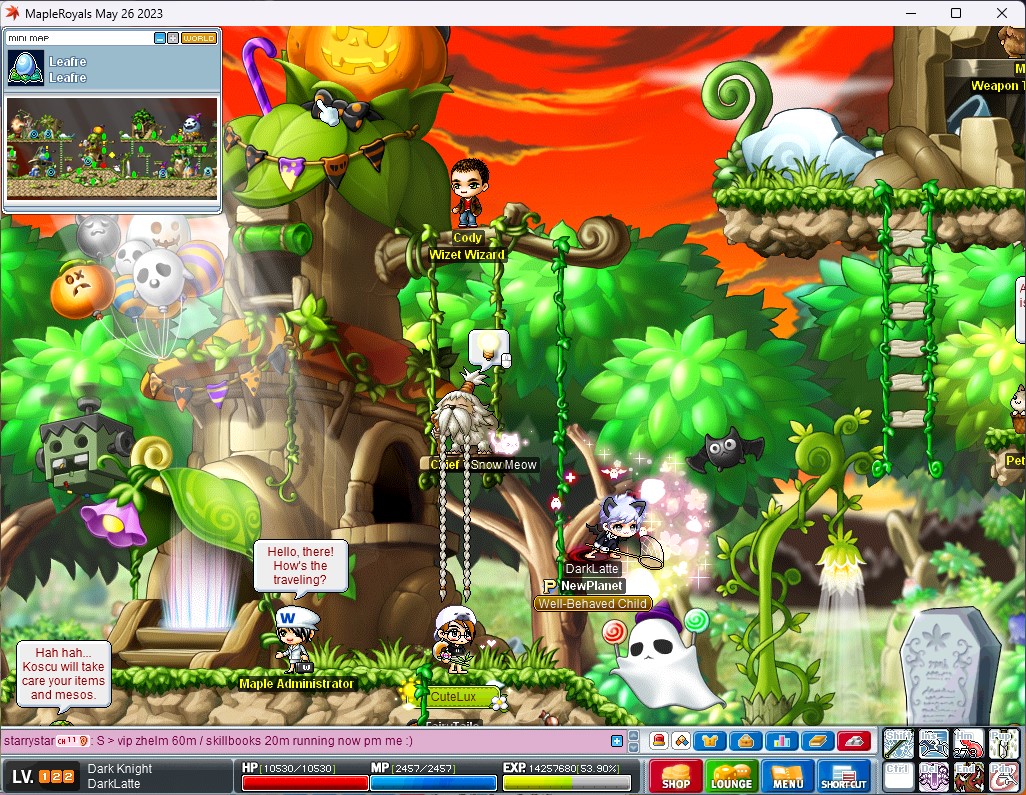Viewport: 1026px width, 795px height.
Task: Open the World map from minimap
Action: coord(198,38)
